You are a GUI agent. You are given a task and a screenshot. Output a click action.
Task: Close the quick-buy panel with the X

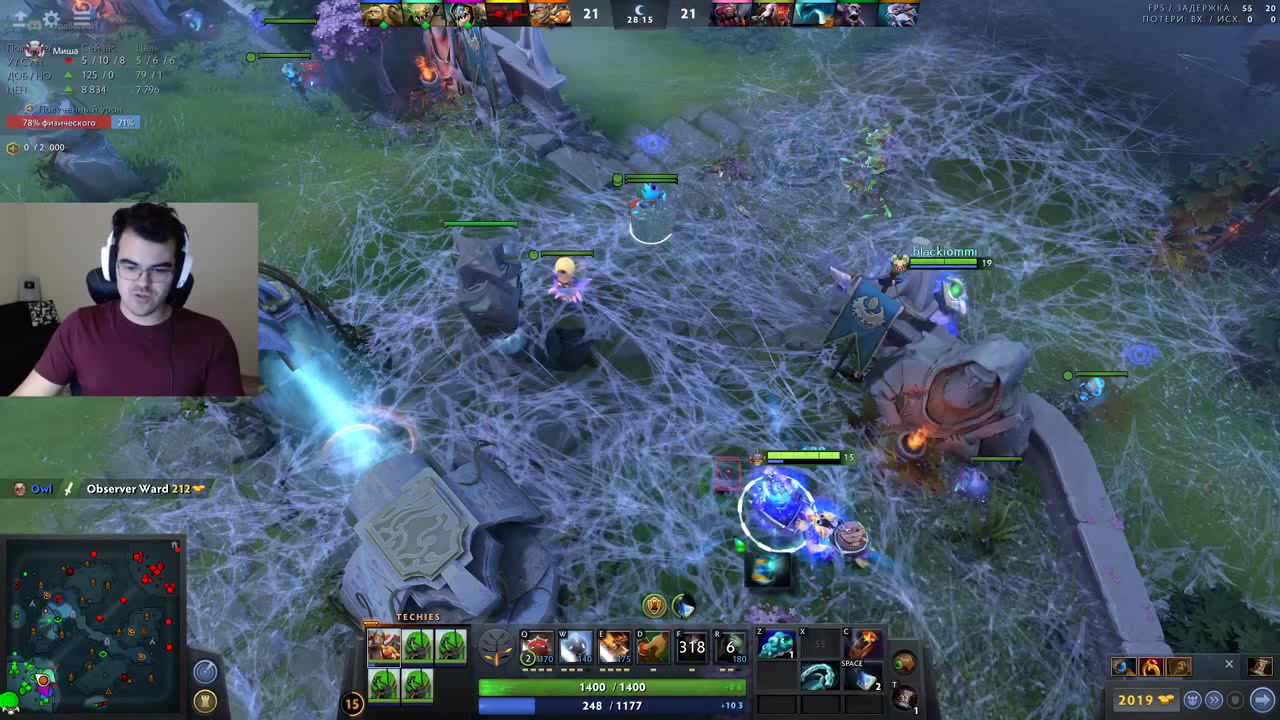click(x=1229, y=664)
